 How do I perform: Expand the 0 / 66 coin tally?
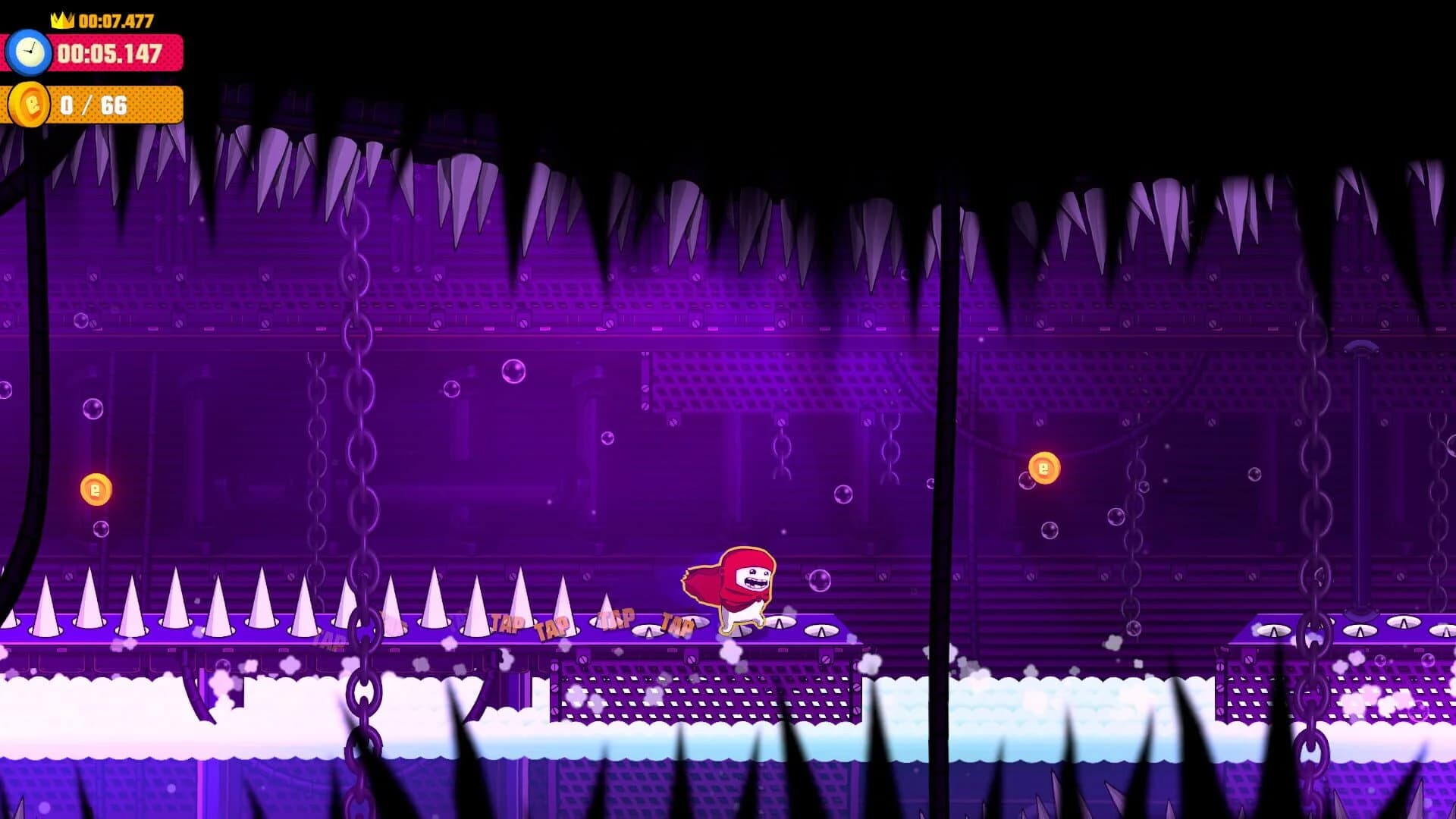(95, 104)
